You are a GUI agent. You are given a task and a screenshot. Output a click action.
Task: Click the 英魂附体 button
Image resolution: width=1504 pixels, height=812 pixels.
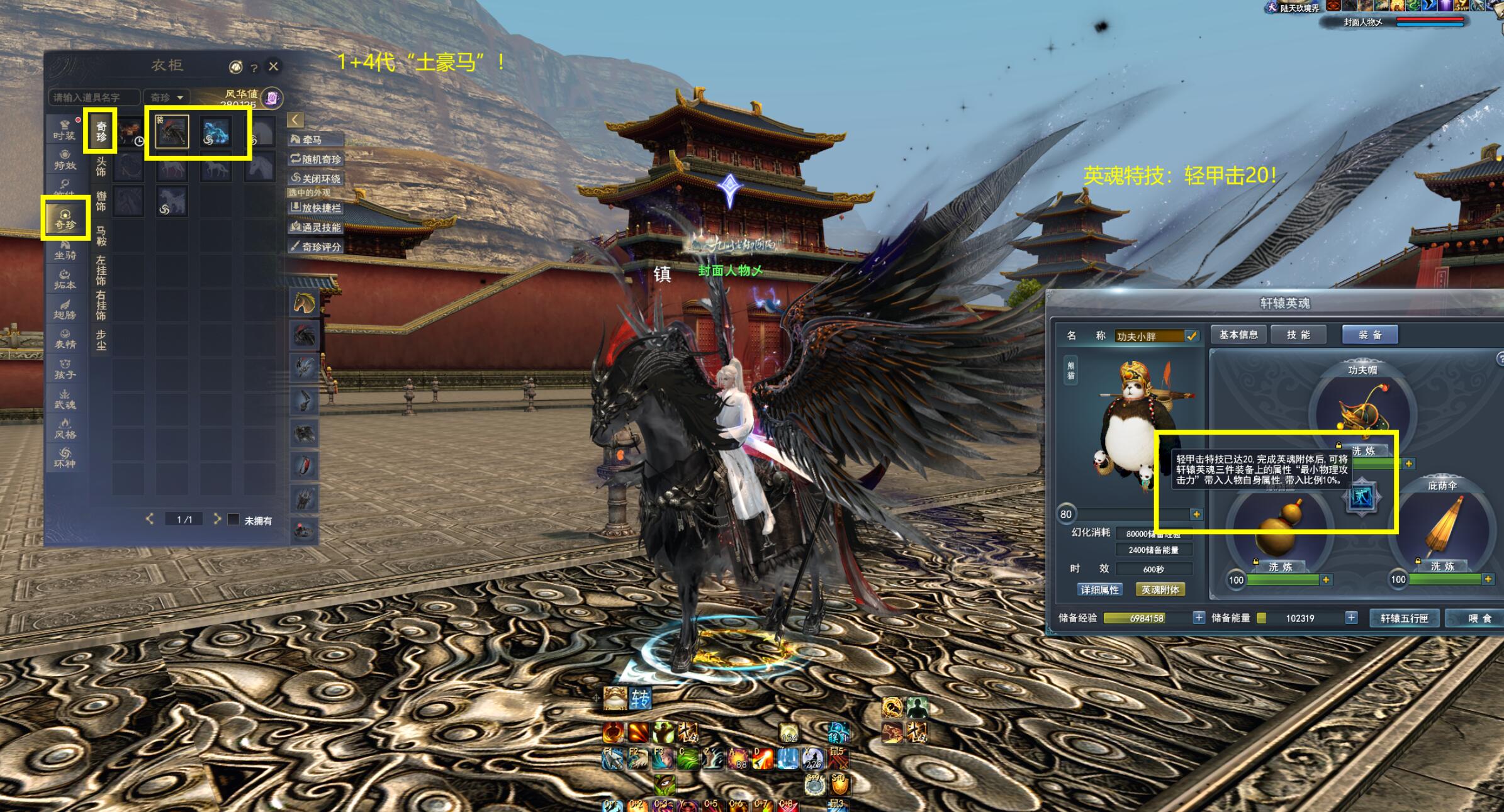1160,589
